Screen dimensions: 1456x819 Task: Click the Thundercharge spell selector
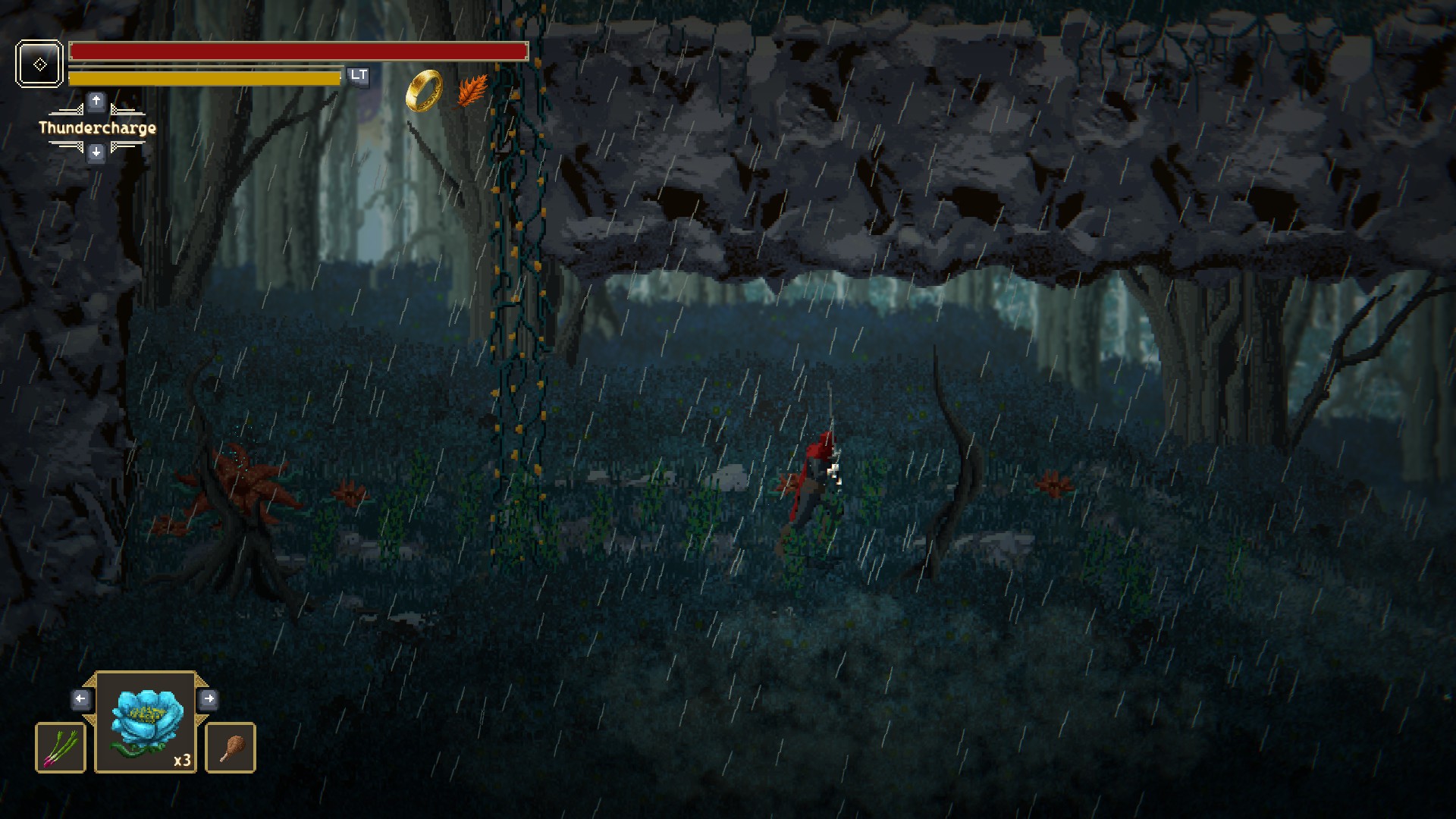pyautogui.click(x=97, y=128)
